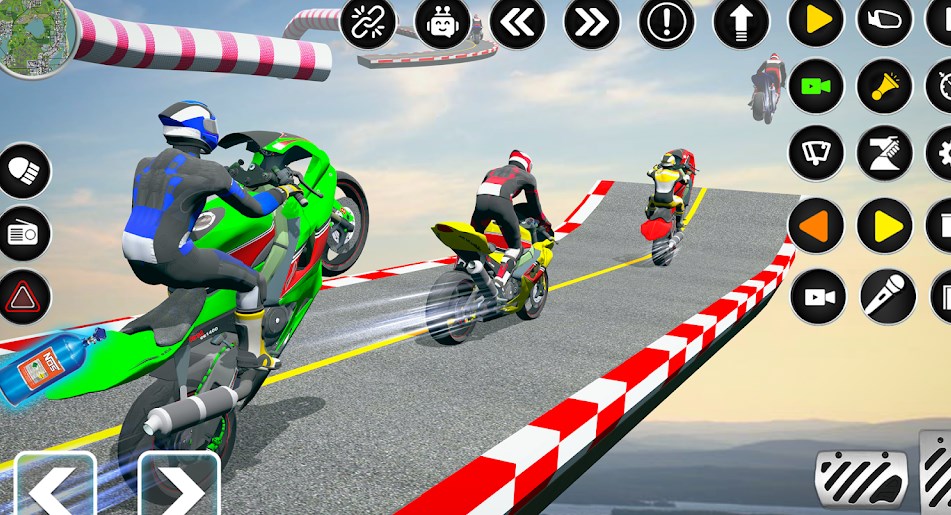
Task: Turn on the red hazard triangle
Action: (22, 297)
